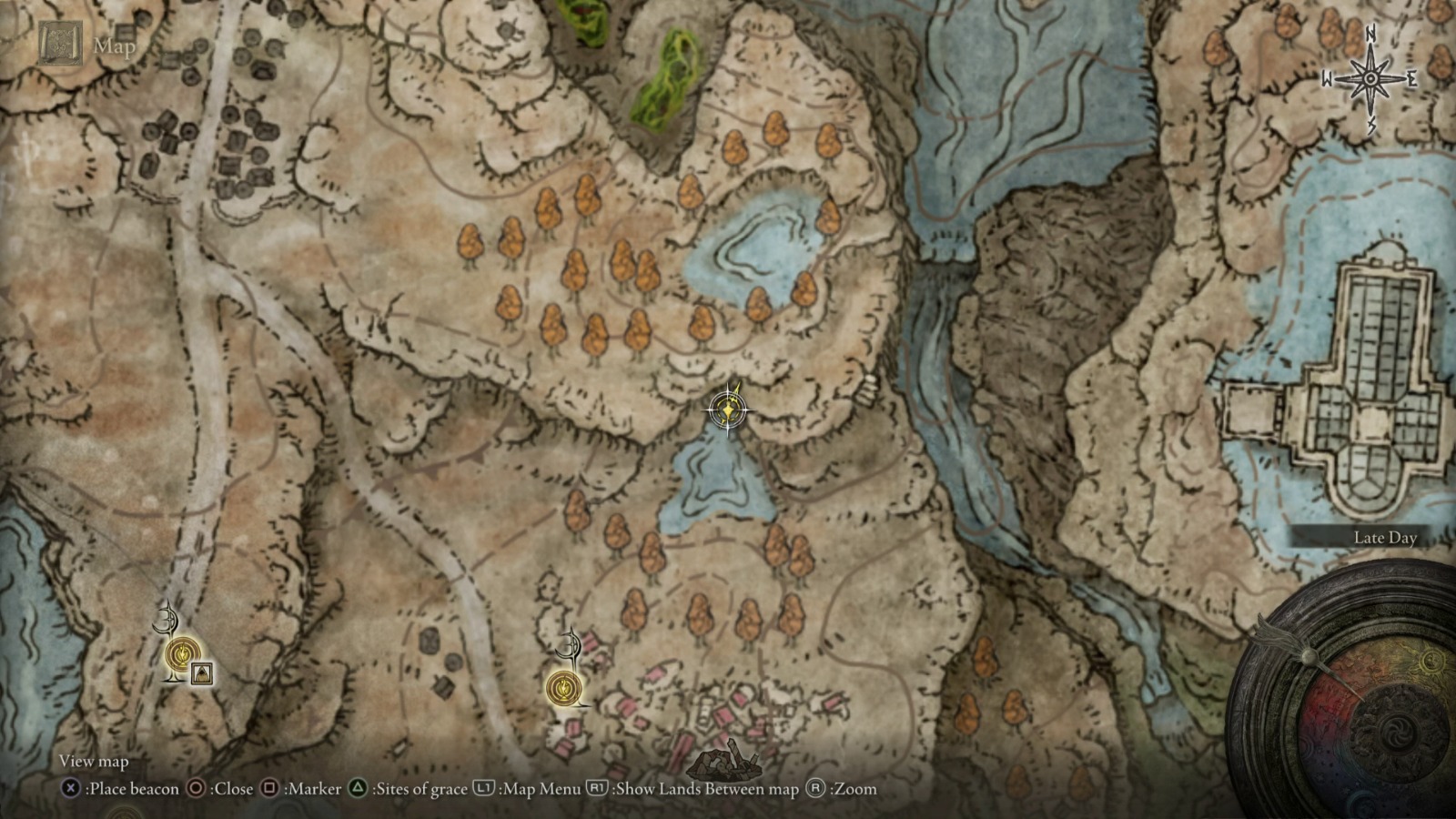Select the western site of grace icon
The height and width of the screenshot is (819, 1456).
(184, 654)
